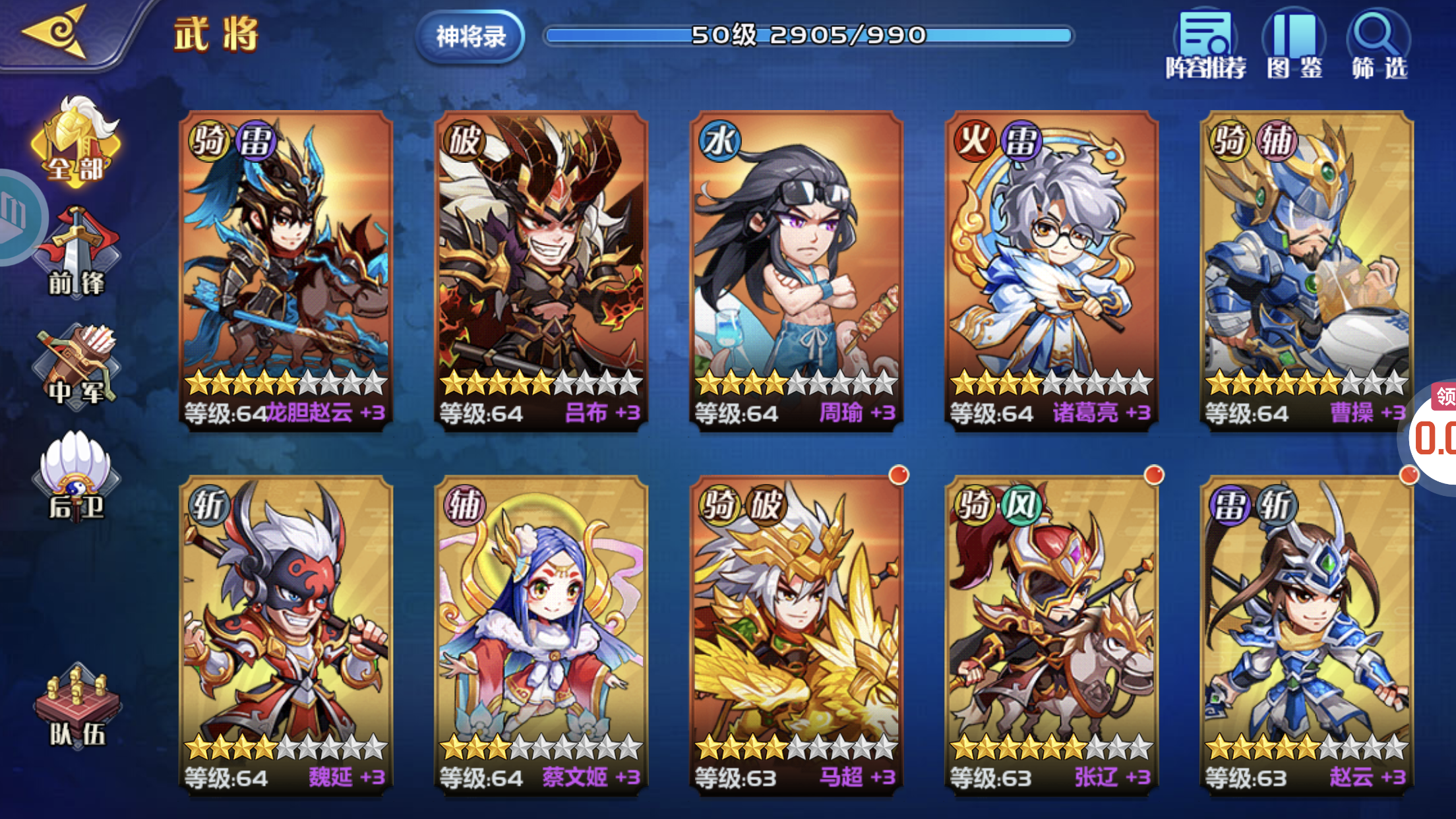The width and height of the screenshot is (1456, 819).
Task: Choose the 周瑜 hero card
Action: pos(796,270)
